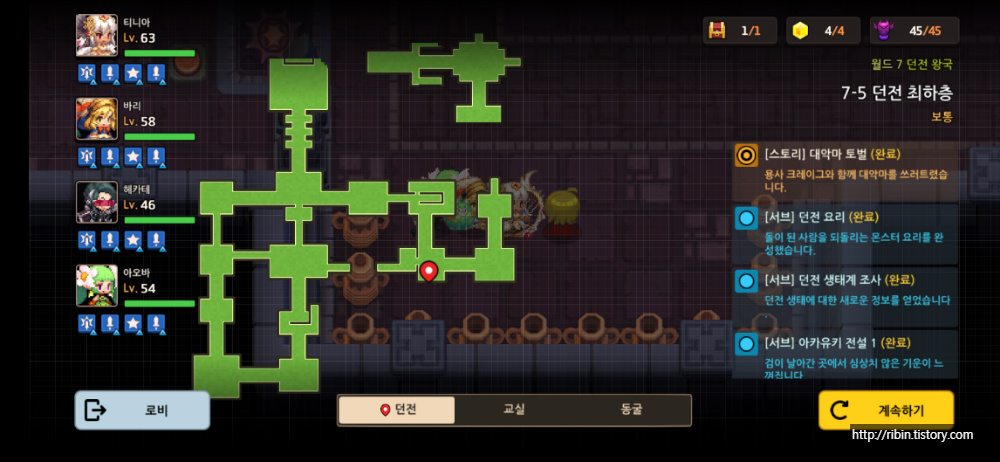Click the treasure chest counter icon
The width and height of the screenshot is (1000, 462).
(x=717, y=31)
